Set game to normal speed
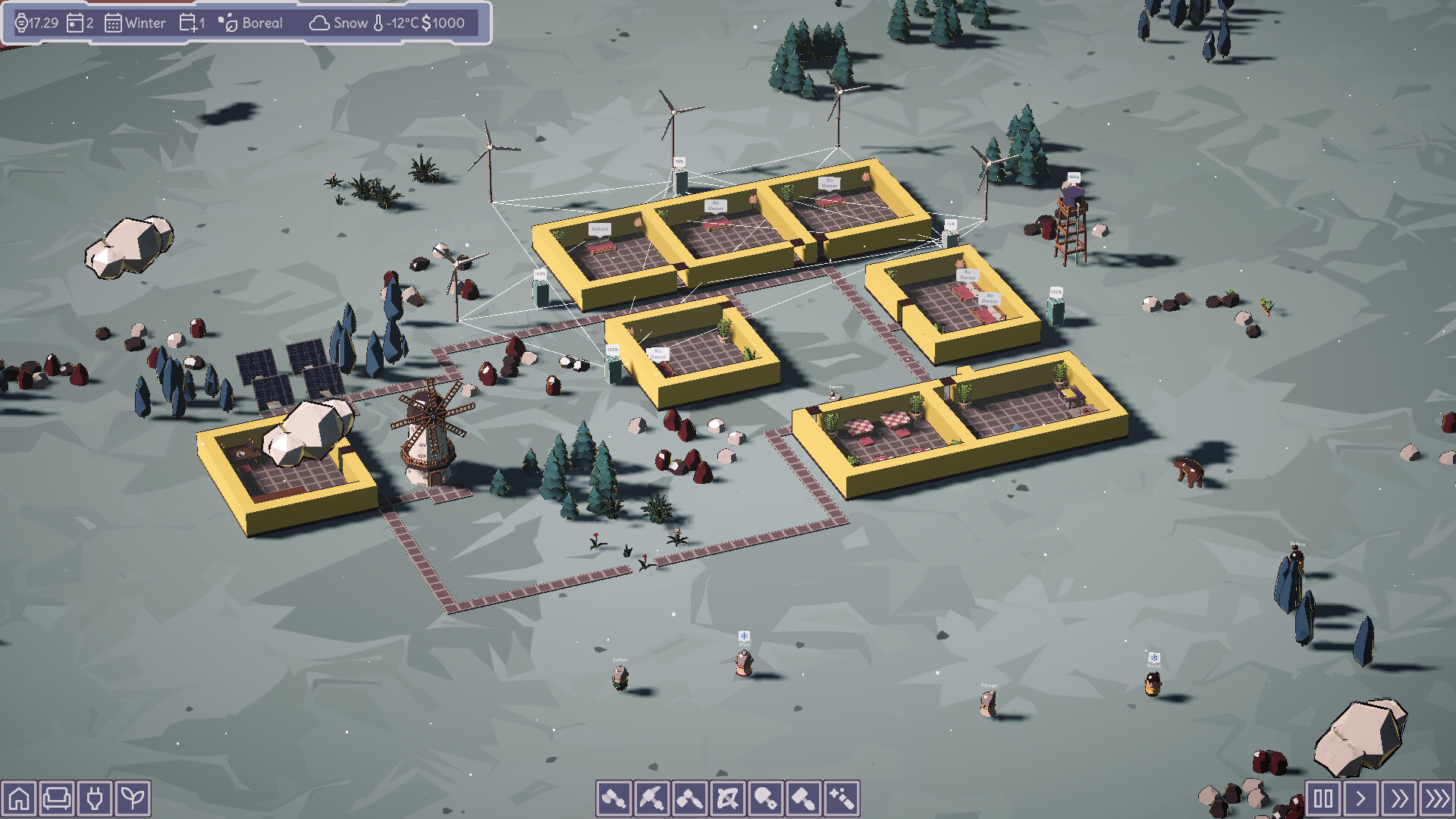 [1361, 799]
